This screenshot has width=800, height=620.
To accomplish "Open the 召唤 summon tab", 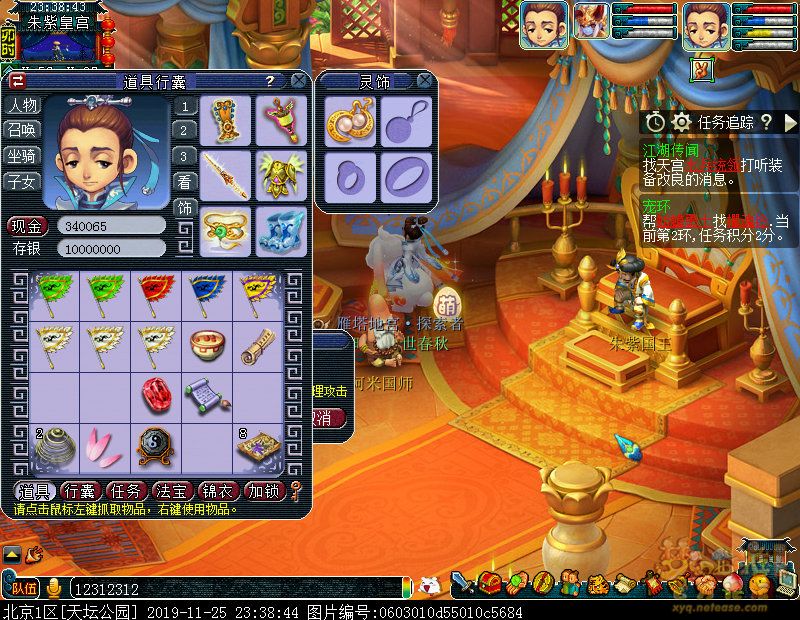I will click(x=22, y=131).
